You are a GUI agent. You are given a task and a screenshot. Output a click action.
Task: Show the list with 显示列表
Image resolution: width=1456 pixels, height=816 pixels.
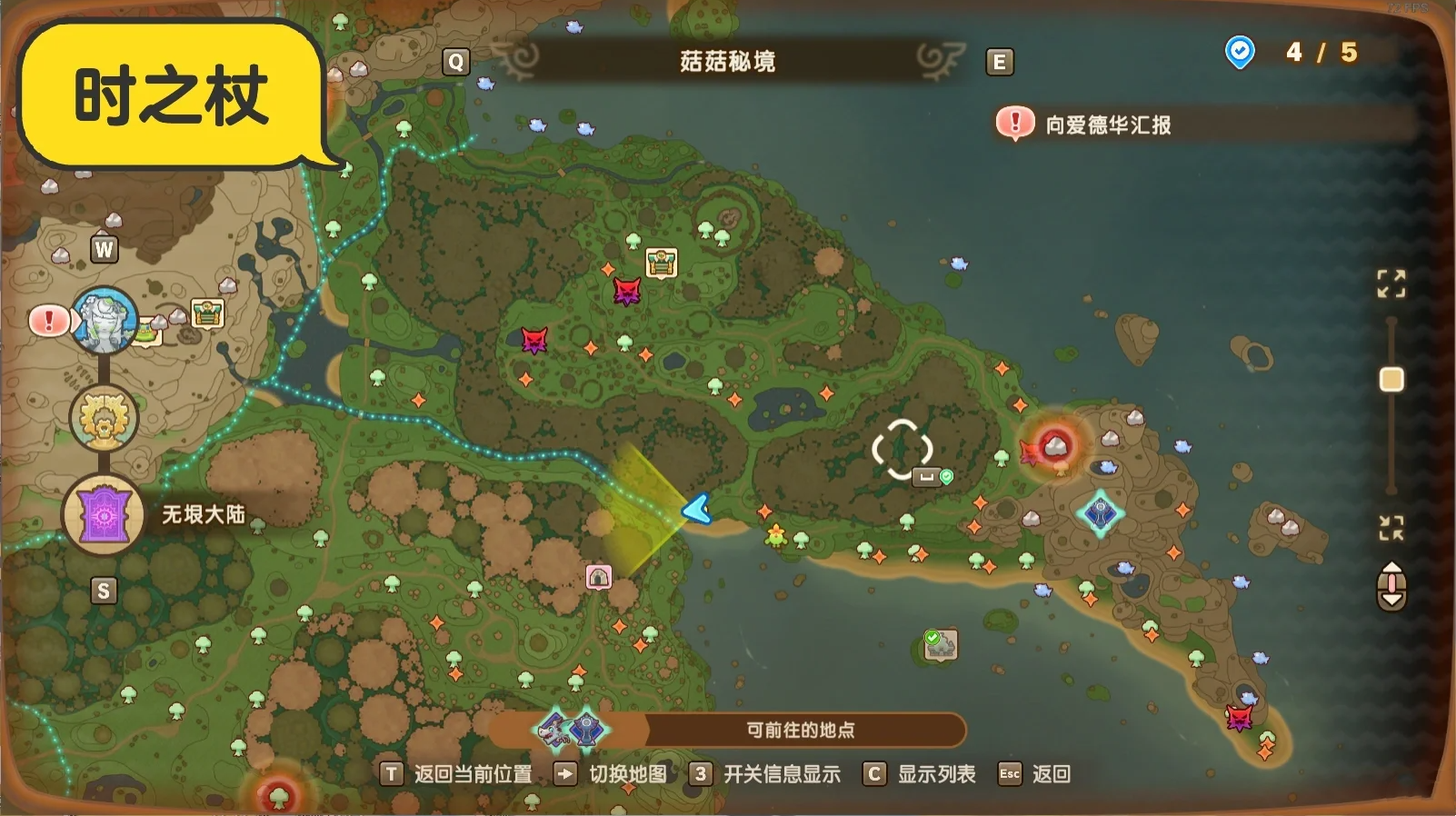[920, 773]
